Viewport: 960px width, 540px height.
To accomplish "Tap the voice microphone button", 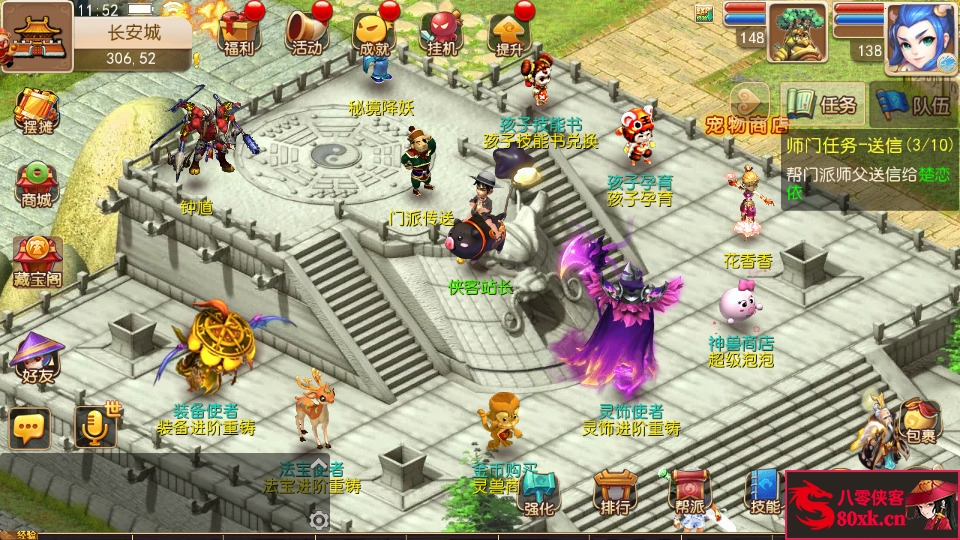I will (96, 427).
